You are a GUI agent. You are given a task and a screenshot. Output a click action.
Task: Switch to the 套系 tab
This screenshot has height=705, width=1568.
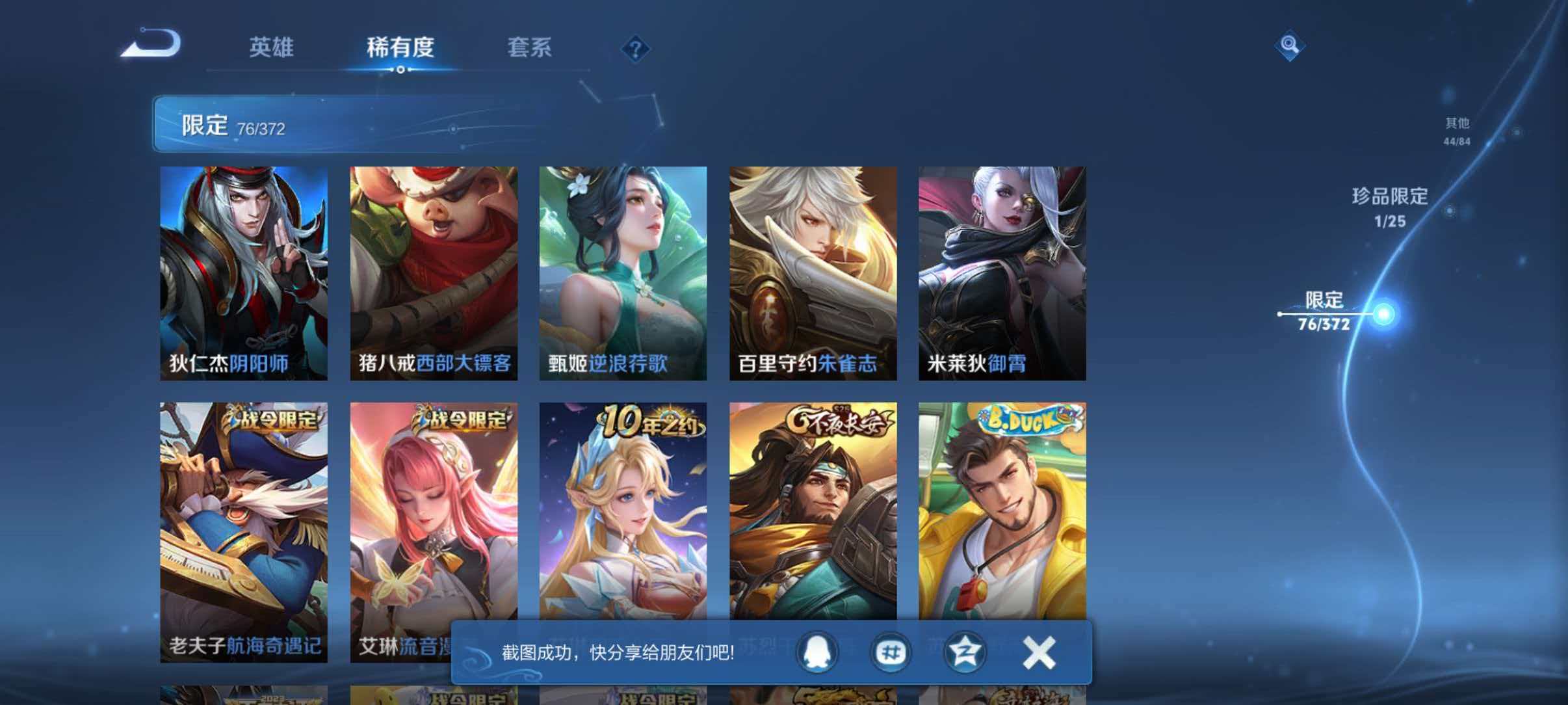530,48
